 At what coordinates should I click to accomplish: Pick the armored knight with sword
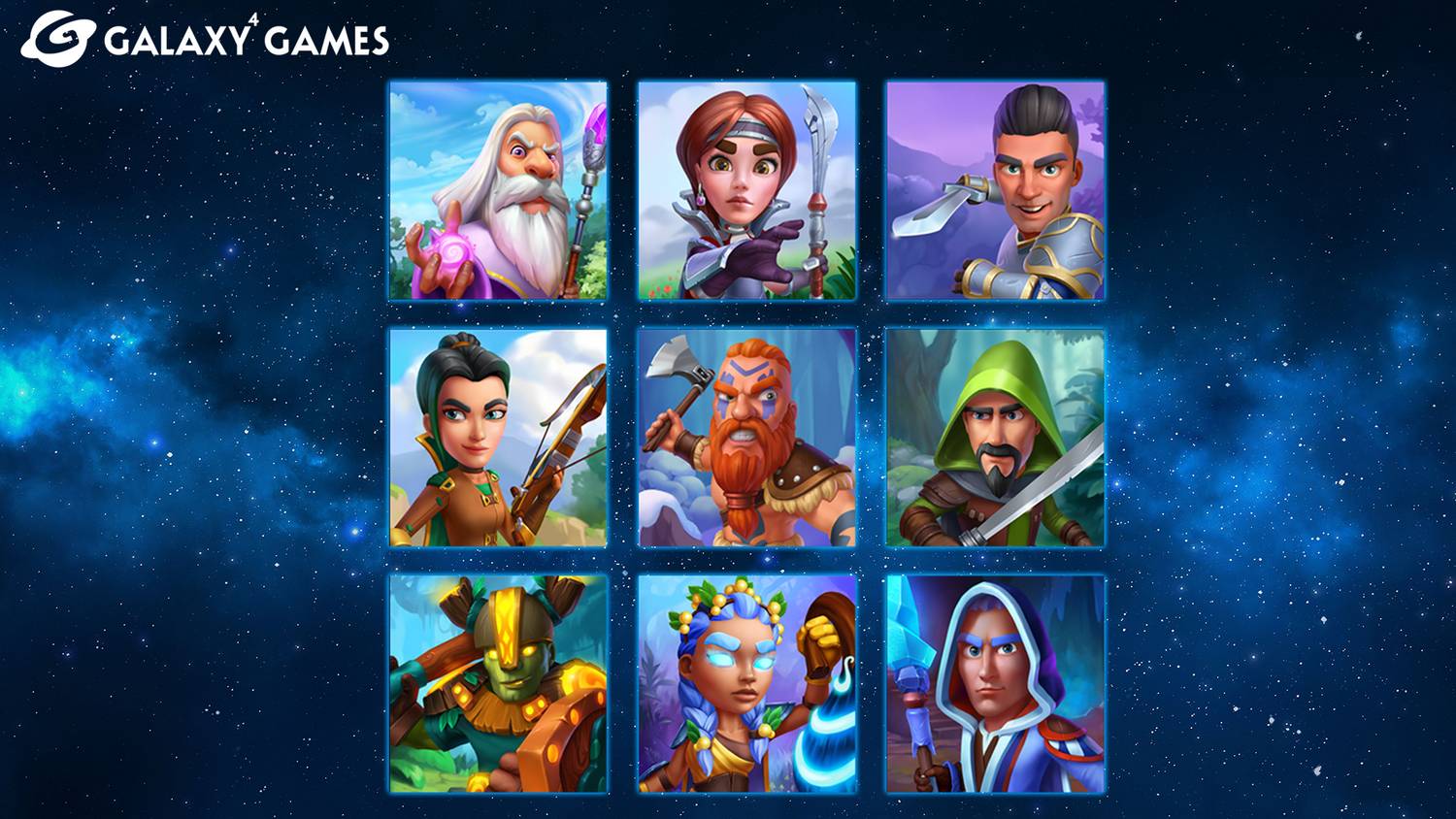[995, 190]
